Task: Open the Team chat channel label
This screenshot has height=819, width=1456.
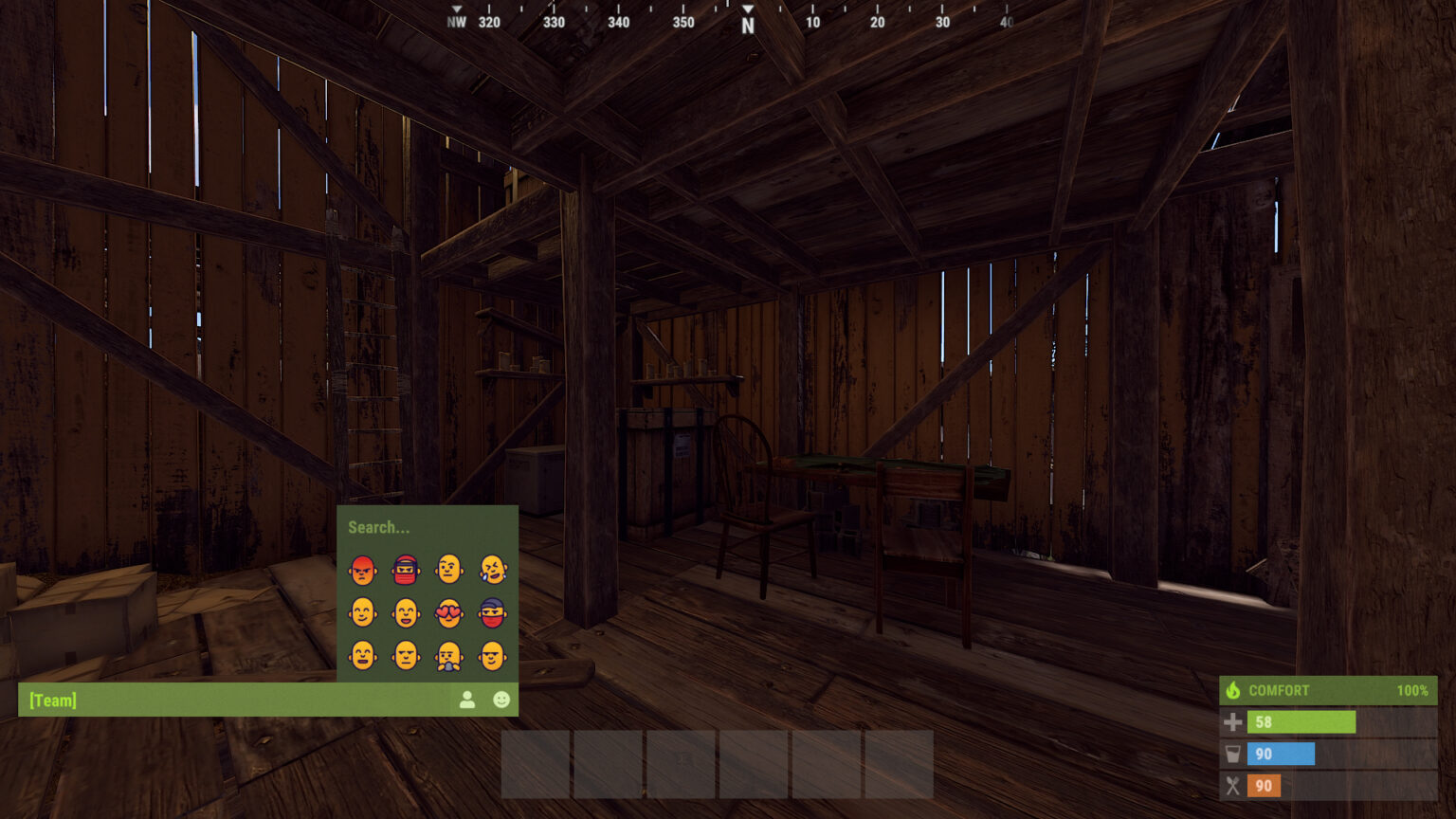Action: [52, 700]
